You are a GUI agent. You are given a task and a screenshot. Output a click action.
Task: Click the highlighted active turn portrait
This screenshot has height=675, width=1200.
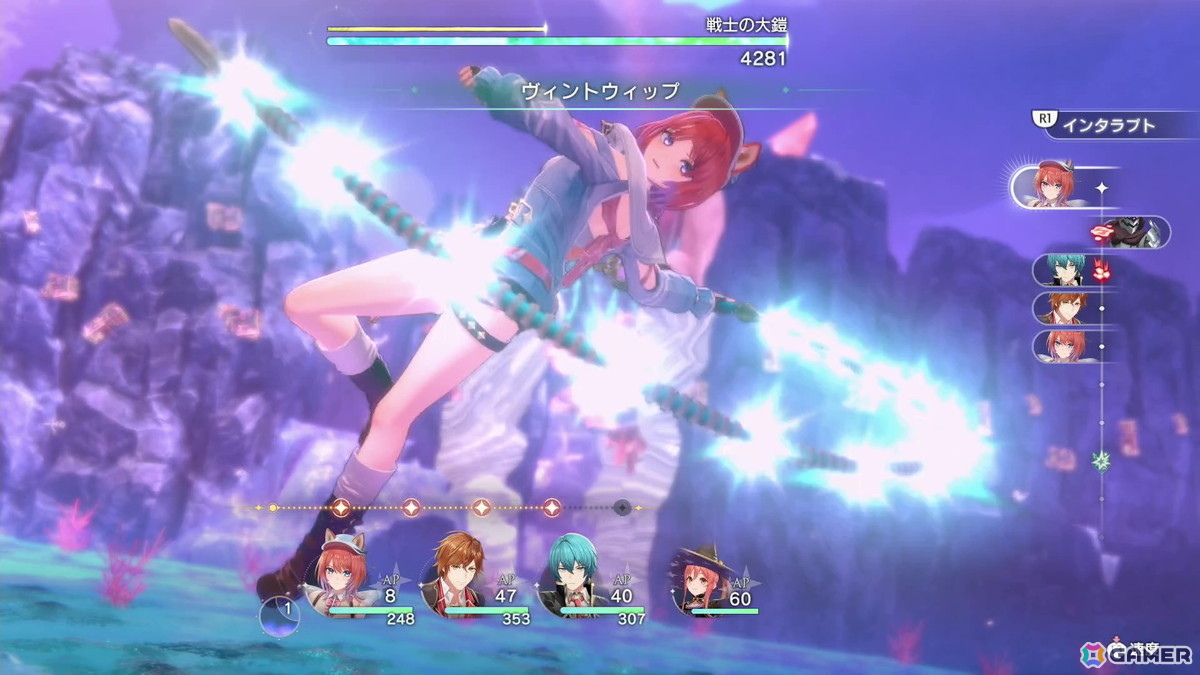[1052, 187]
